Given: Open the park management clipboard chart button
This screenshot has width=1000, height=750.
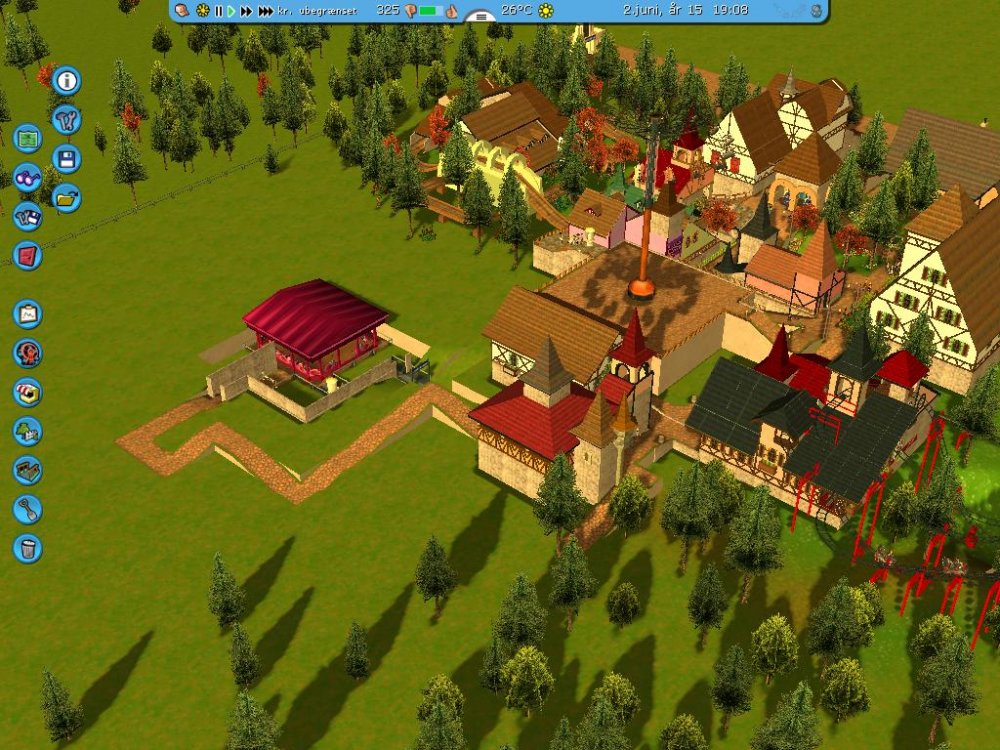Looking at the screenshot, I should (28, 314).
